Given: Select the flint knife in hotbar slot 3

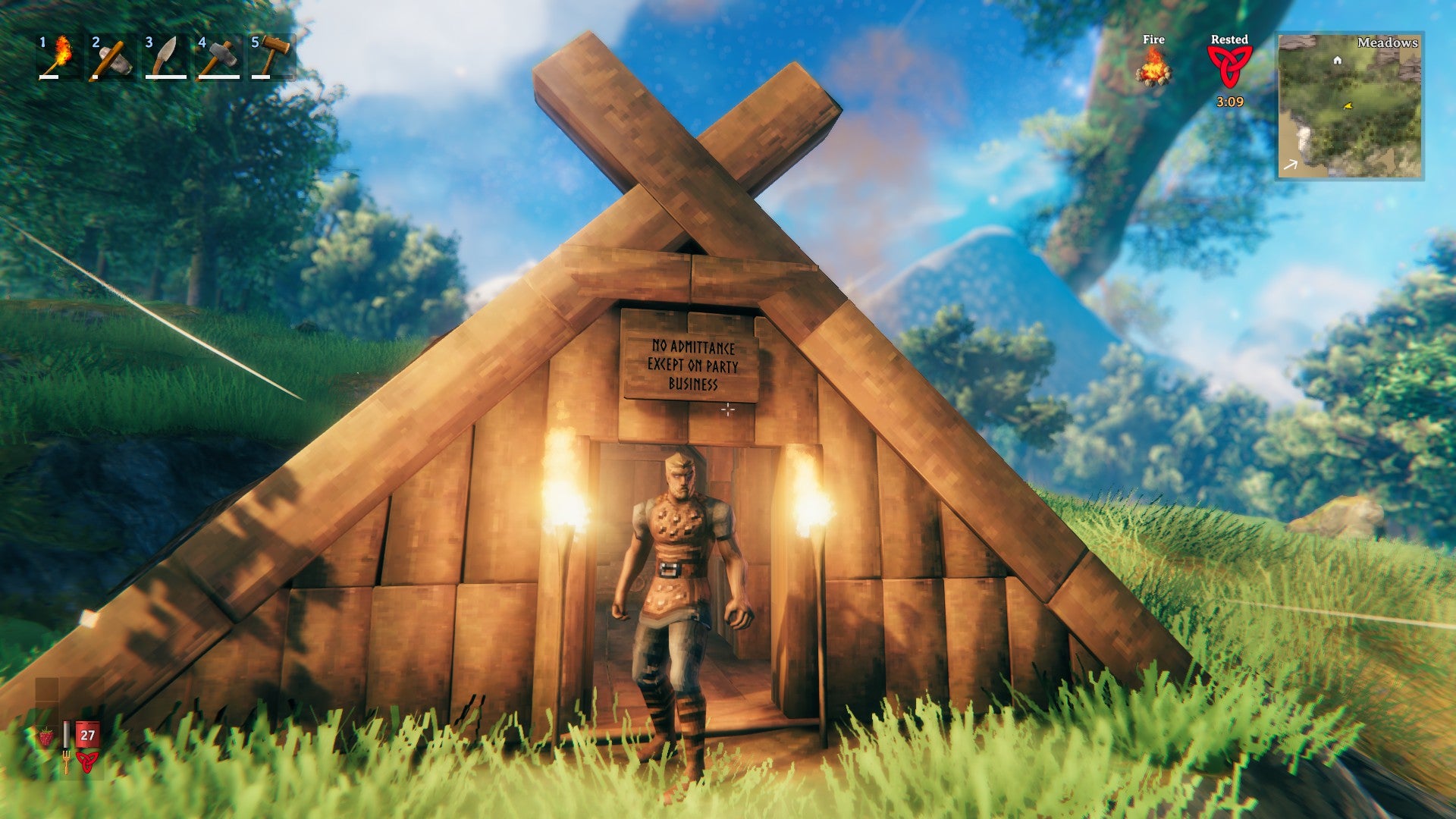Looking at the screenshot, I should pos(165,57).
